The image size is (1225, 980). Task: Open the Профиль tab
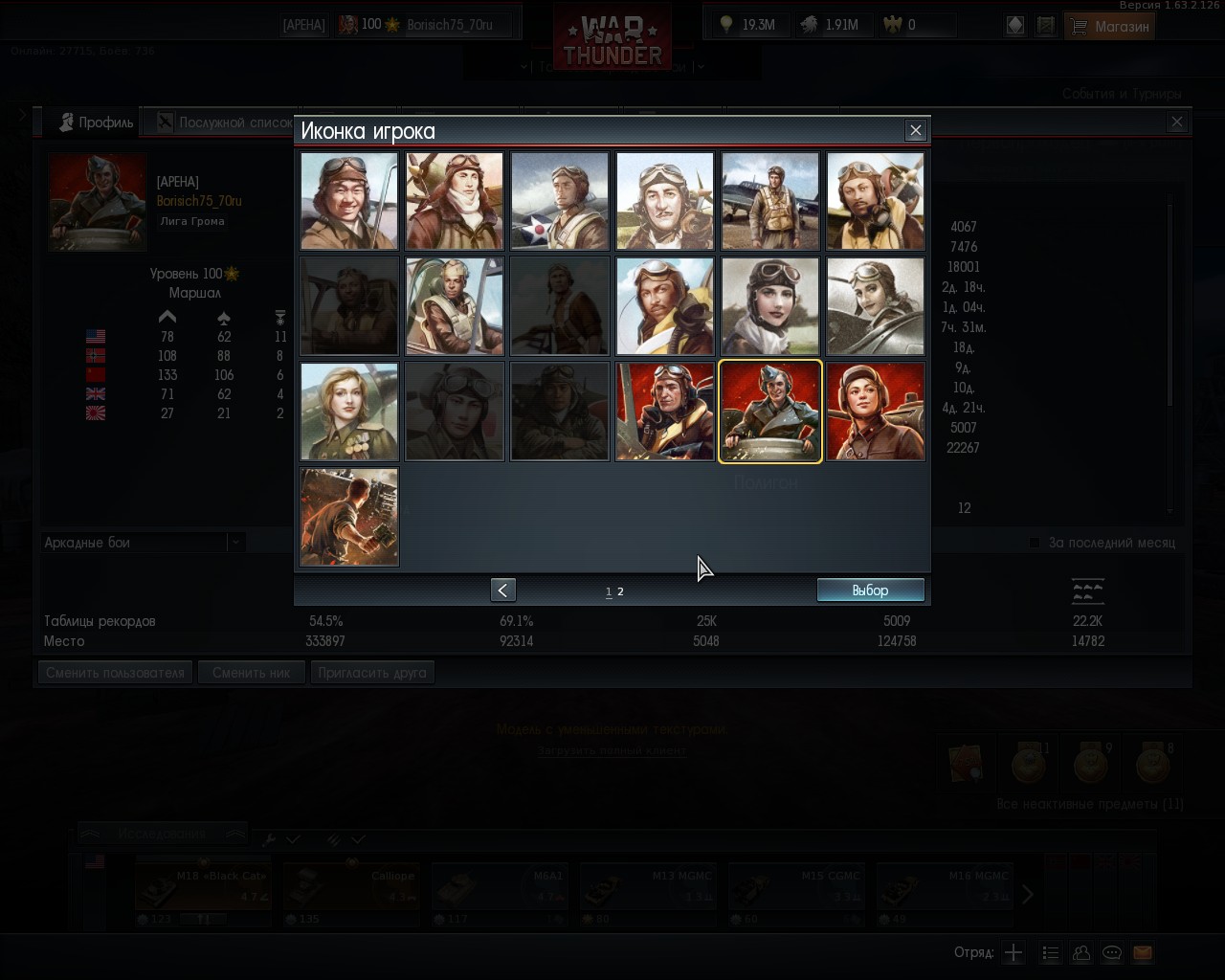(96, 122)
